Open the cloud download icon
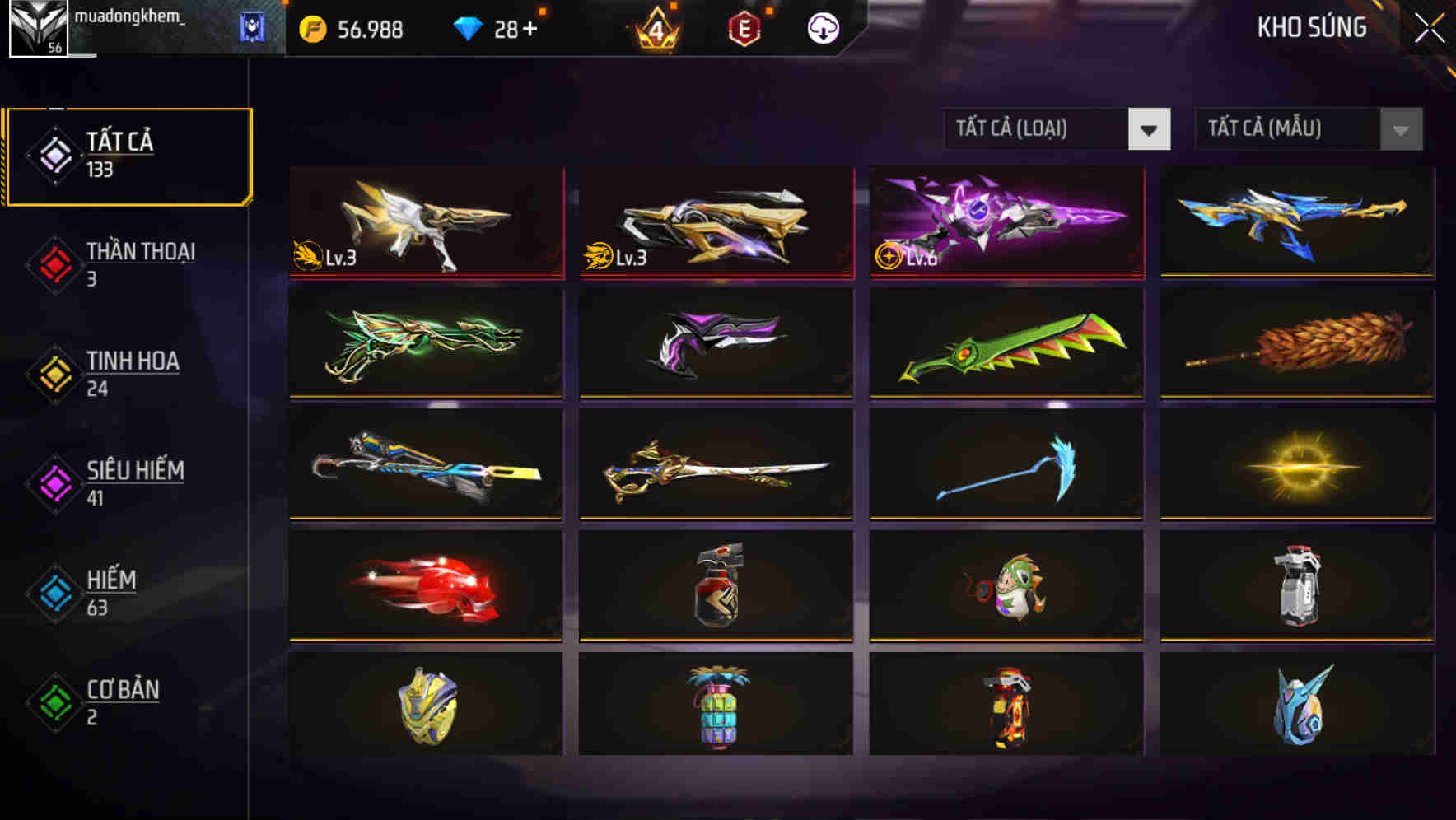This screenshot has width=1456, height=820. coord(821,27)
